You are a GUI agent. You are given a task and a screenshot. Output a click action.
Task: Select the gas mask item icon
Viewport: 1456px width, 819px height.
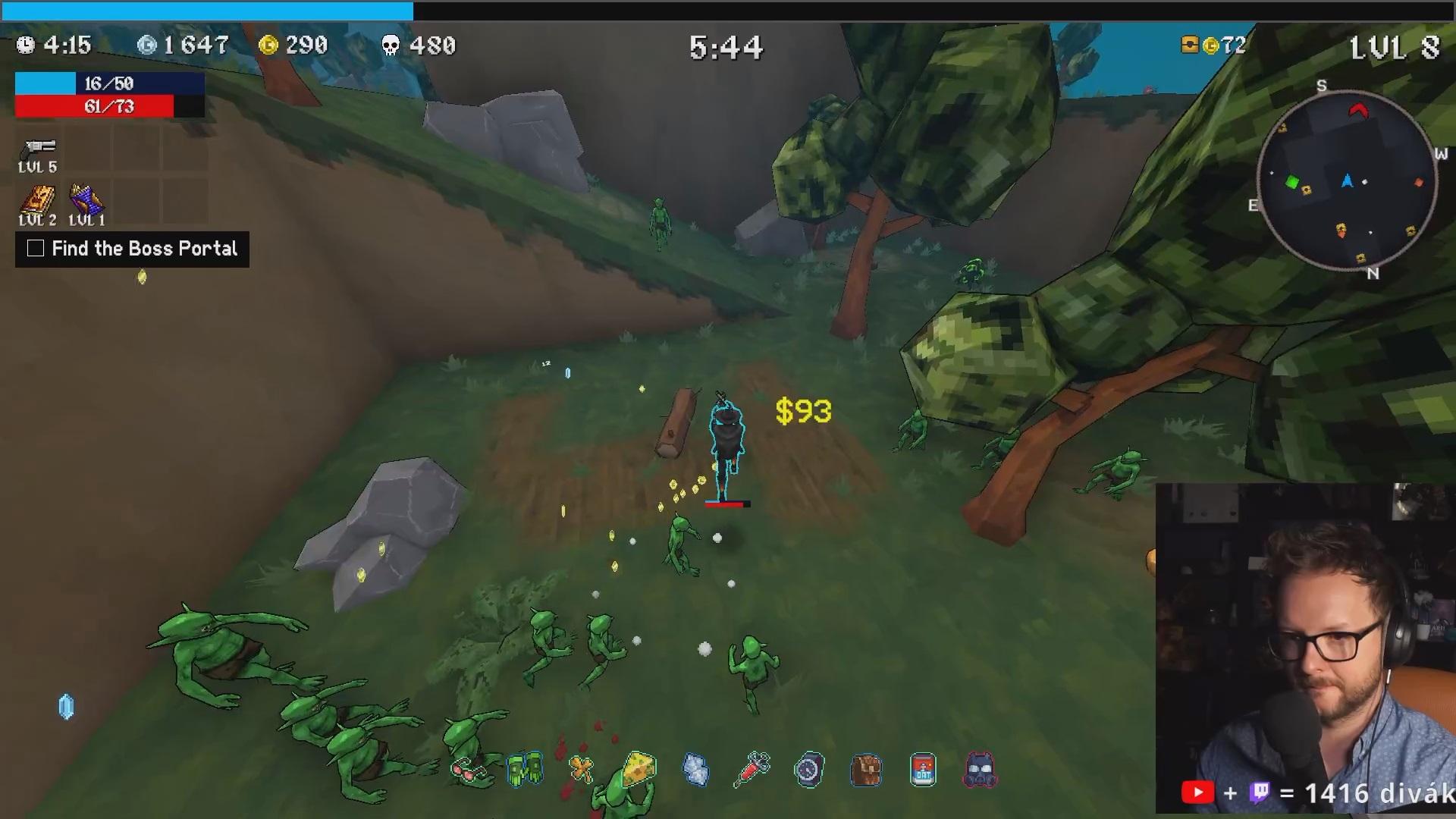[980, 770]
